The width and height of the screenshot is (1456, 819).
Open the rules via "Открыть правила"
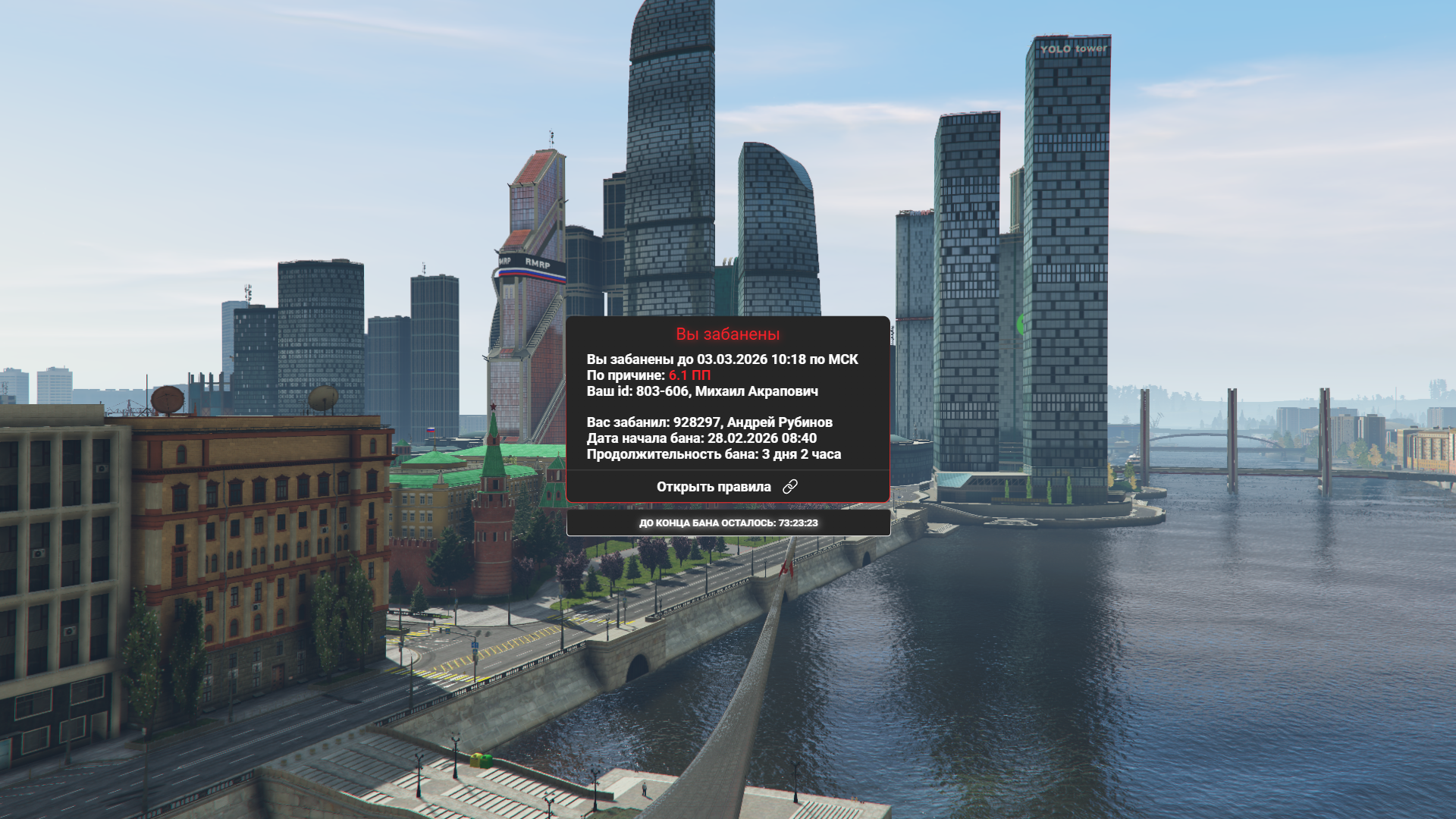coord(726,487)
